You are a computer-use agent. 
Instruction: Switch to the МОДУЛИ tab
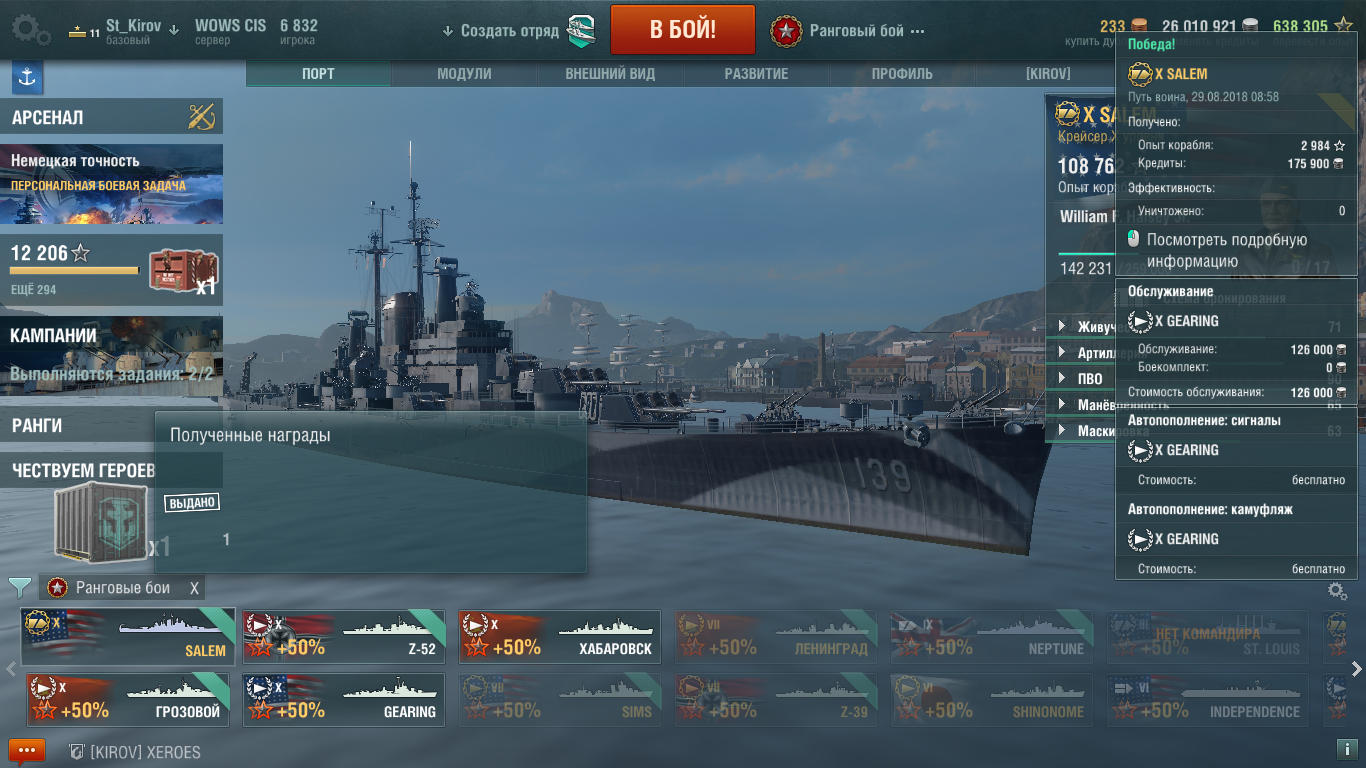click(x=464, y=74)
